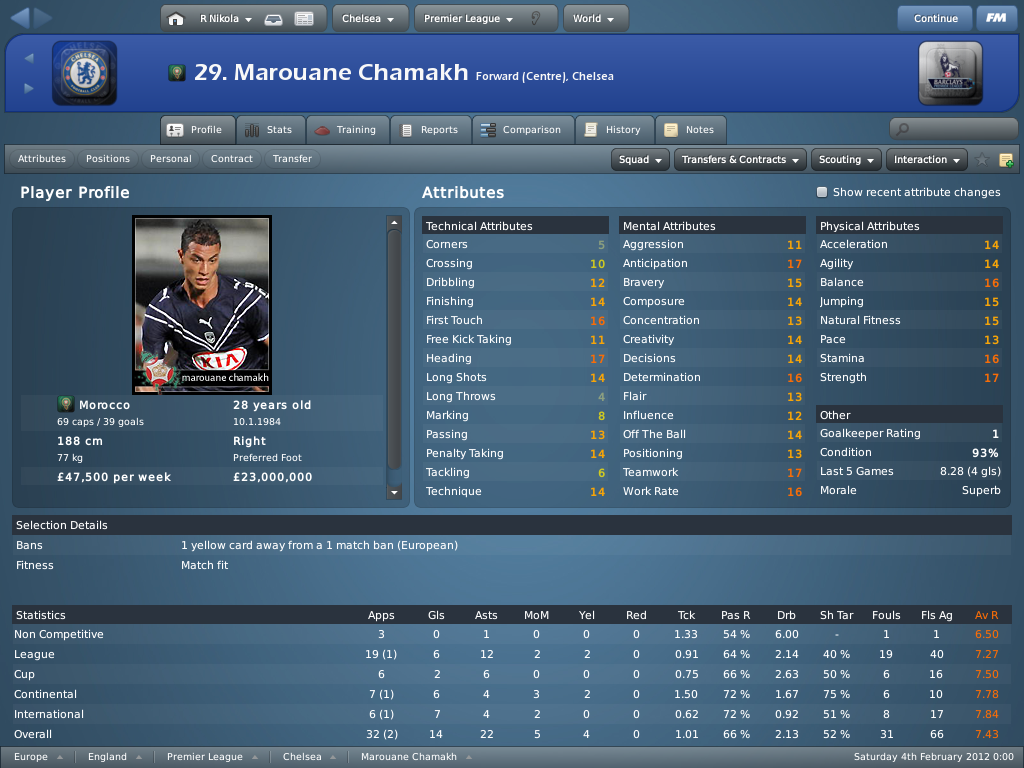This screenshot has height=768, width=1024.
Task: Open the Notes tab
Action: click(x=689, y=130)
